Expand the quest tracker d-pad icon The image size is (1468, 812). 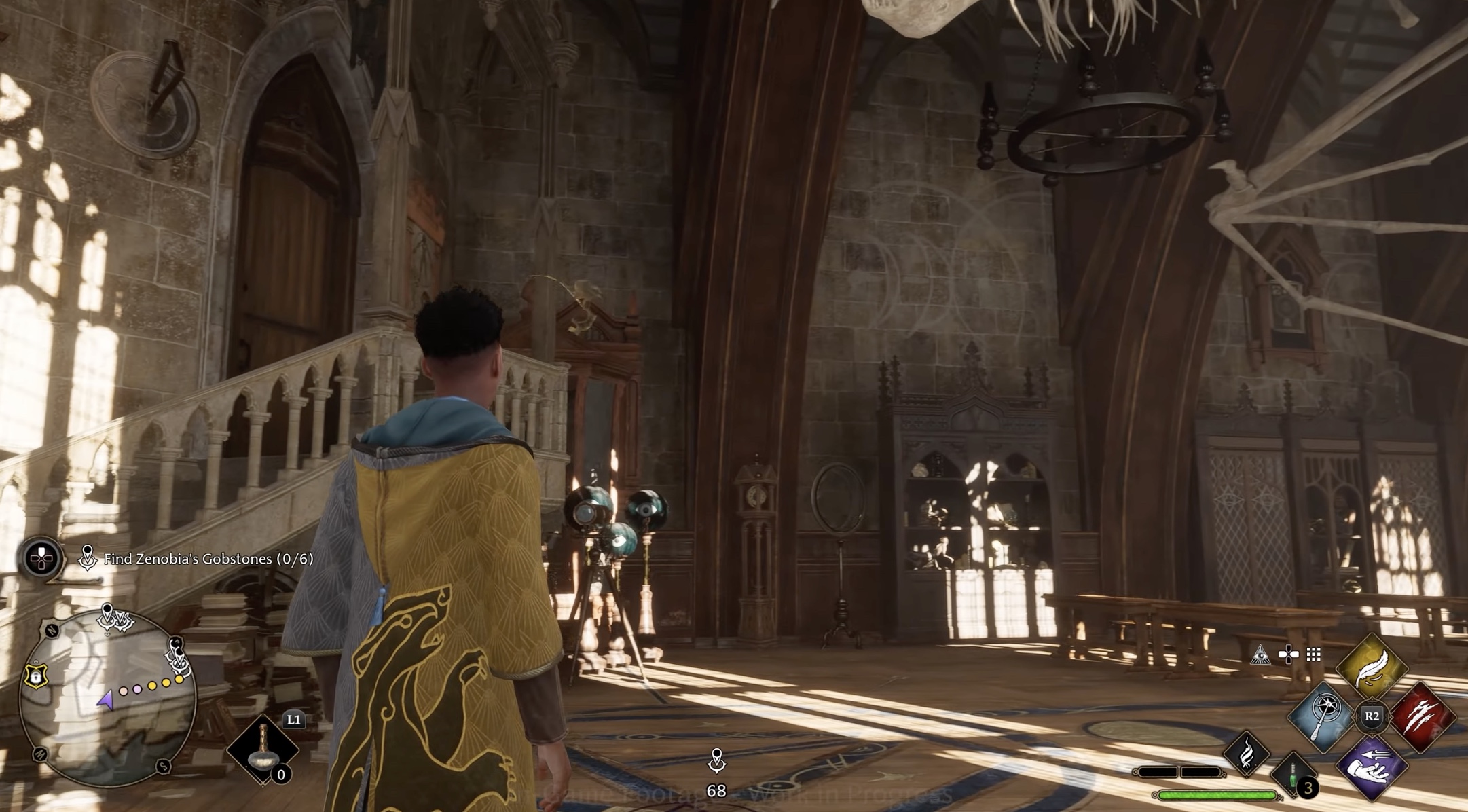point(41,558)
